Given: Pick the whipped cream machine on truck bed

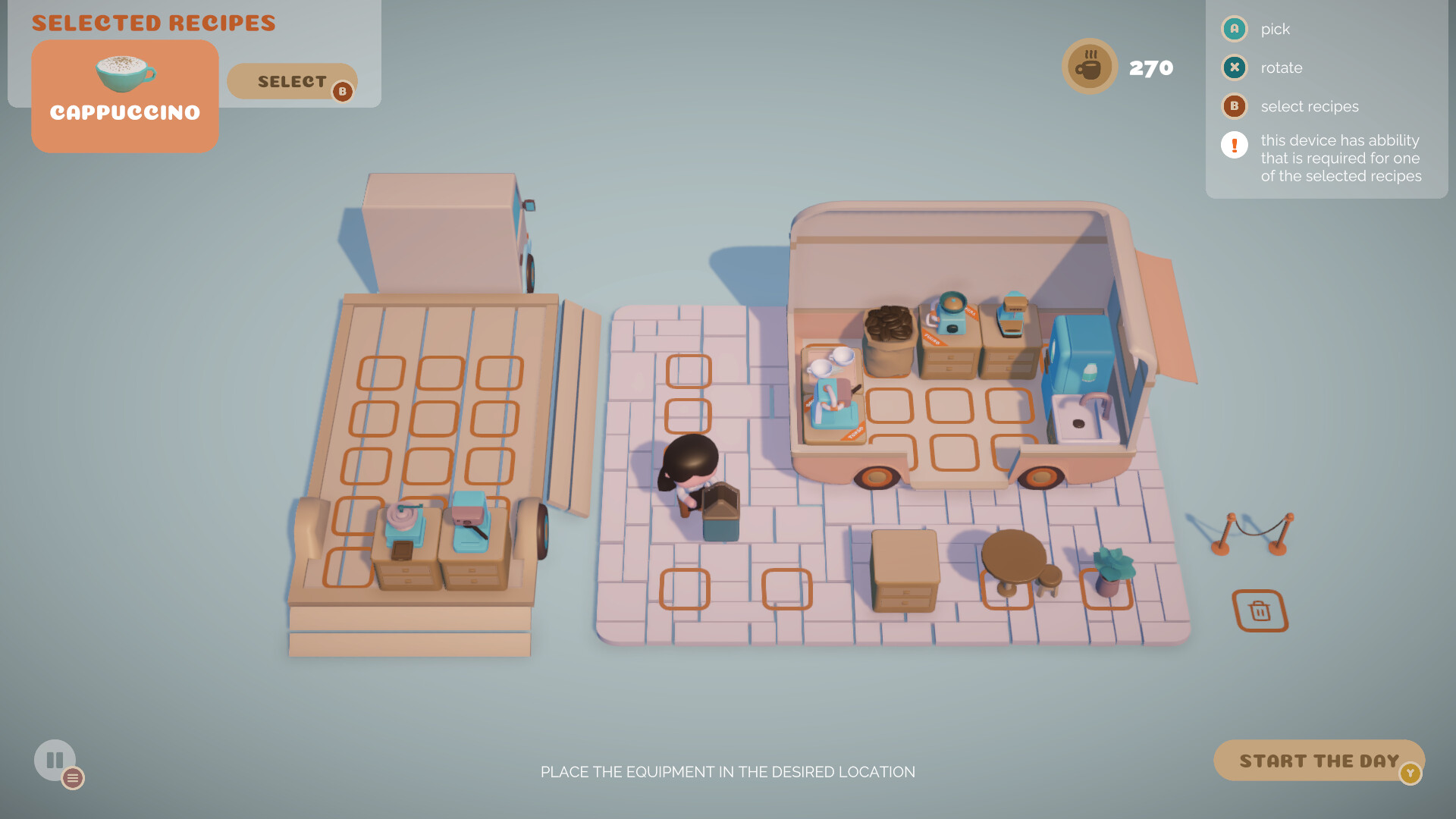Looking at the screenshot, I should (402, 519).
